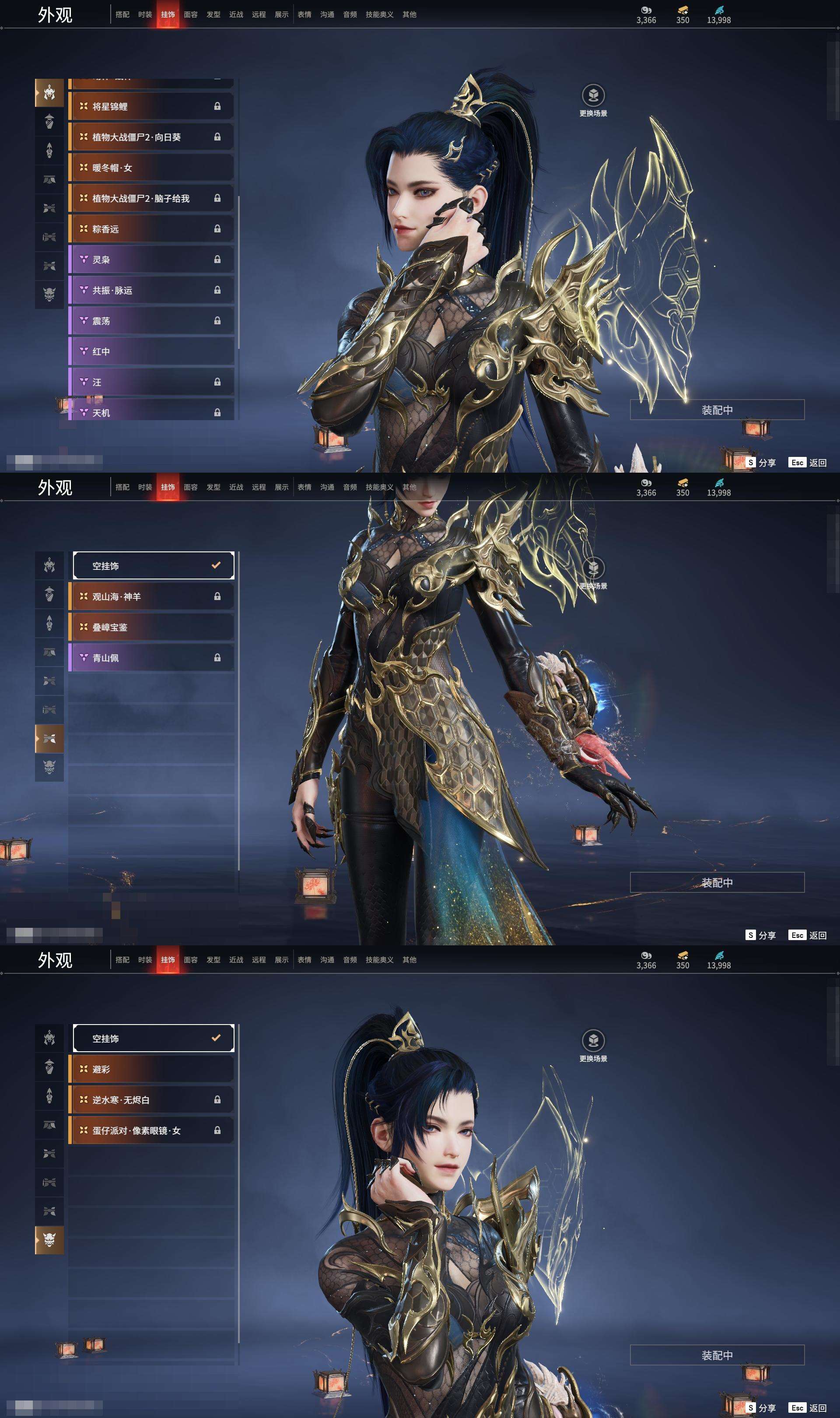
Task: Select 植物大战僵尸2·脑子给我 accessory row
Action: pyautogui.click(x=150, y=198)
